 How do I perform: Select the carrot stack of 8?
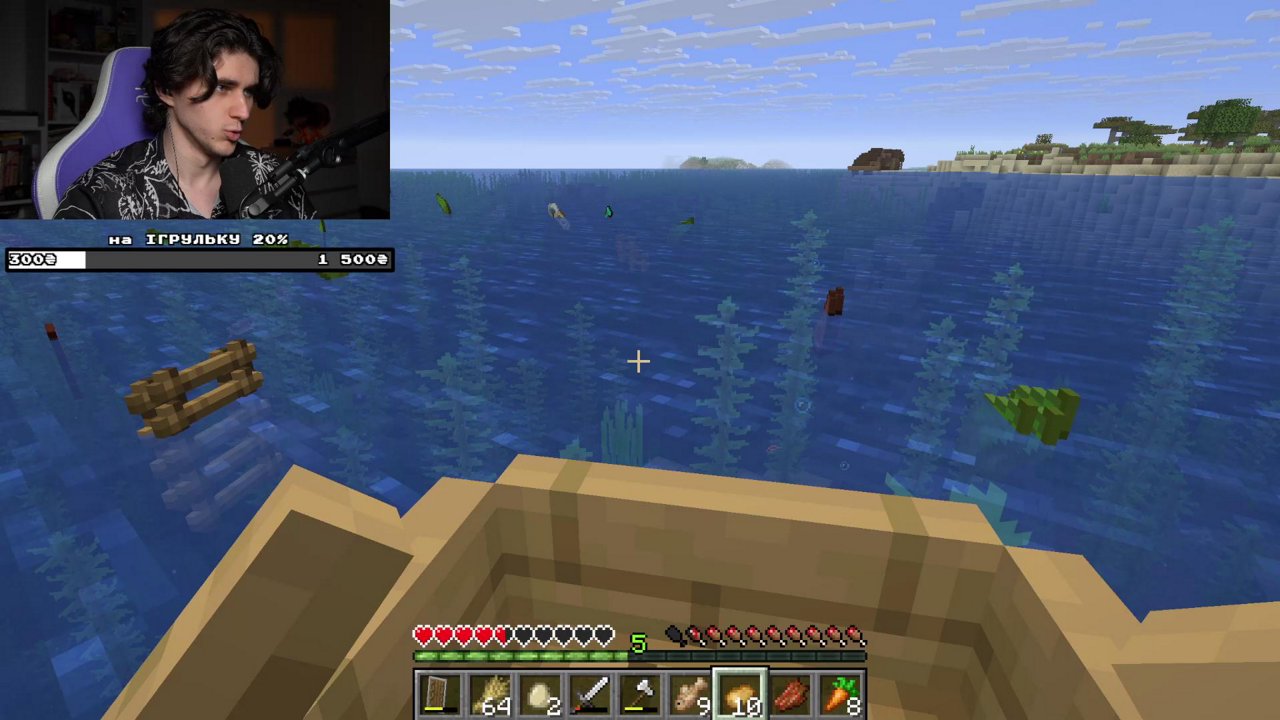(840, 693)
